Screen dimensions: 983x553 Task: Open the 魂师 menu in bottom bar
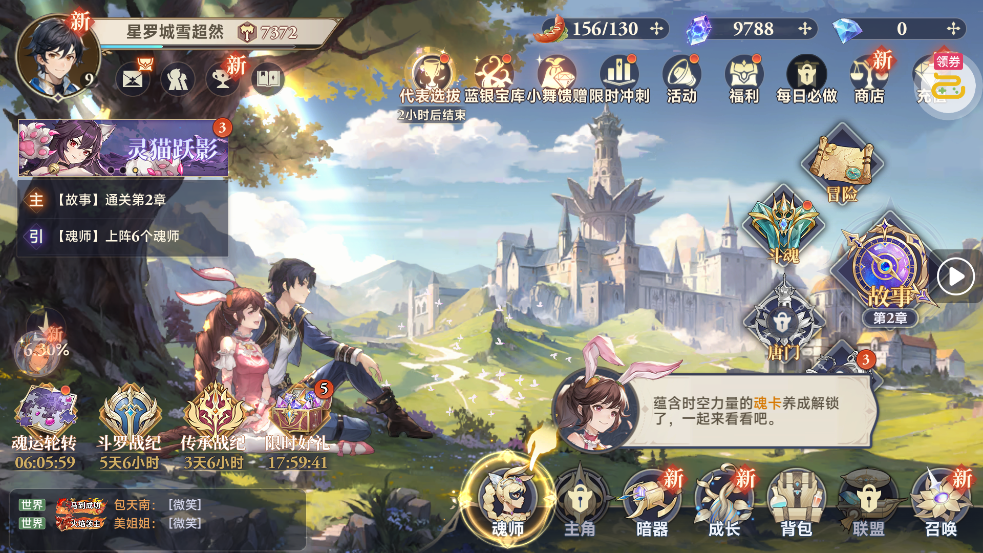point(508,498)
